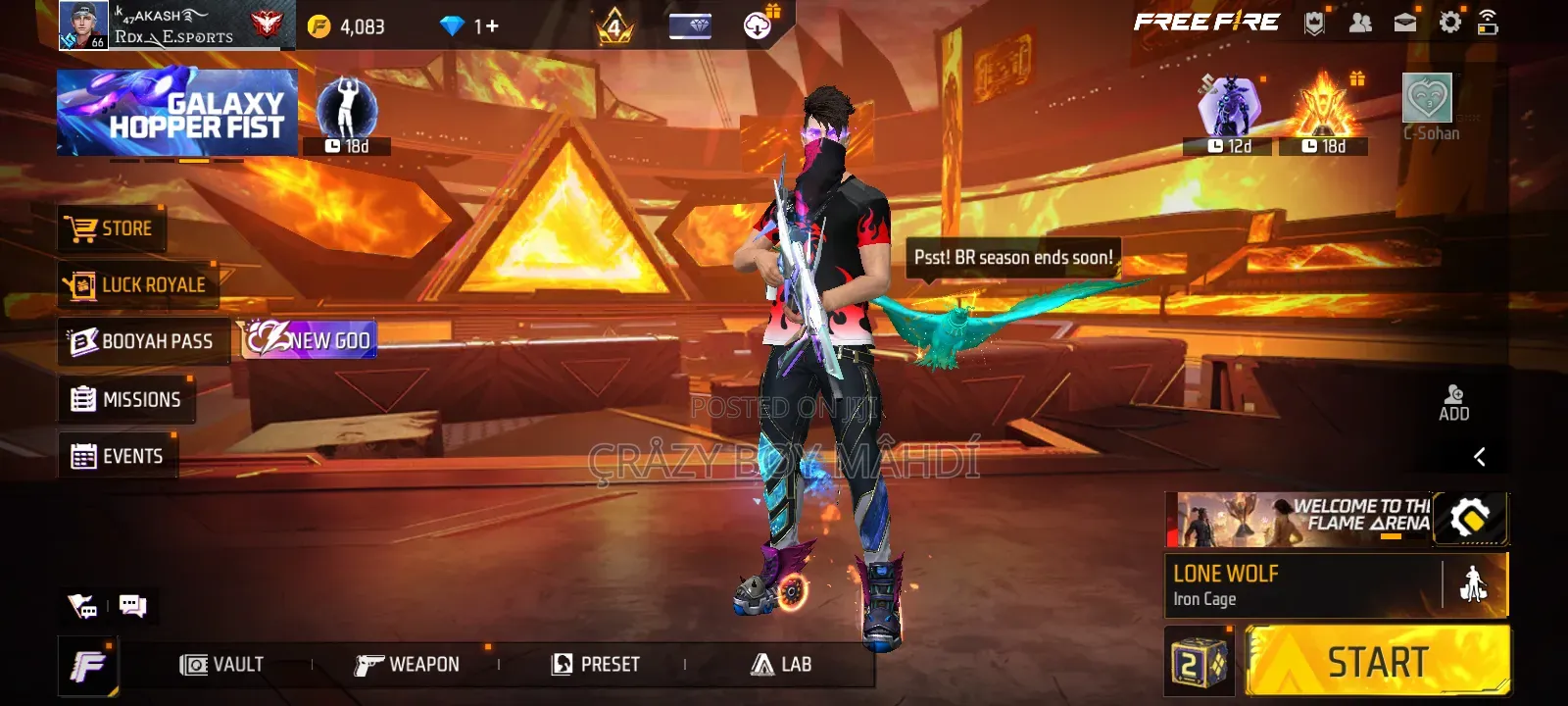The height and width of the screenshot is (706, 1568).
Task: Open the player profile avatar
Action: pos(83,25)
